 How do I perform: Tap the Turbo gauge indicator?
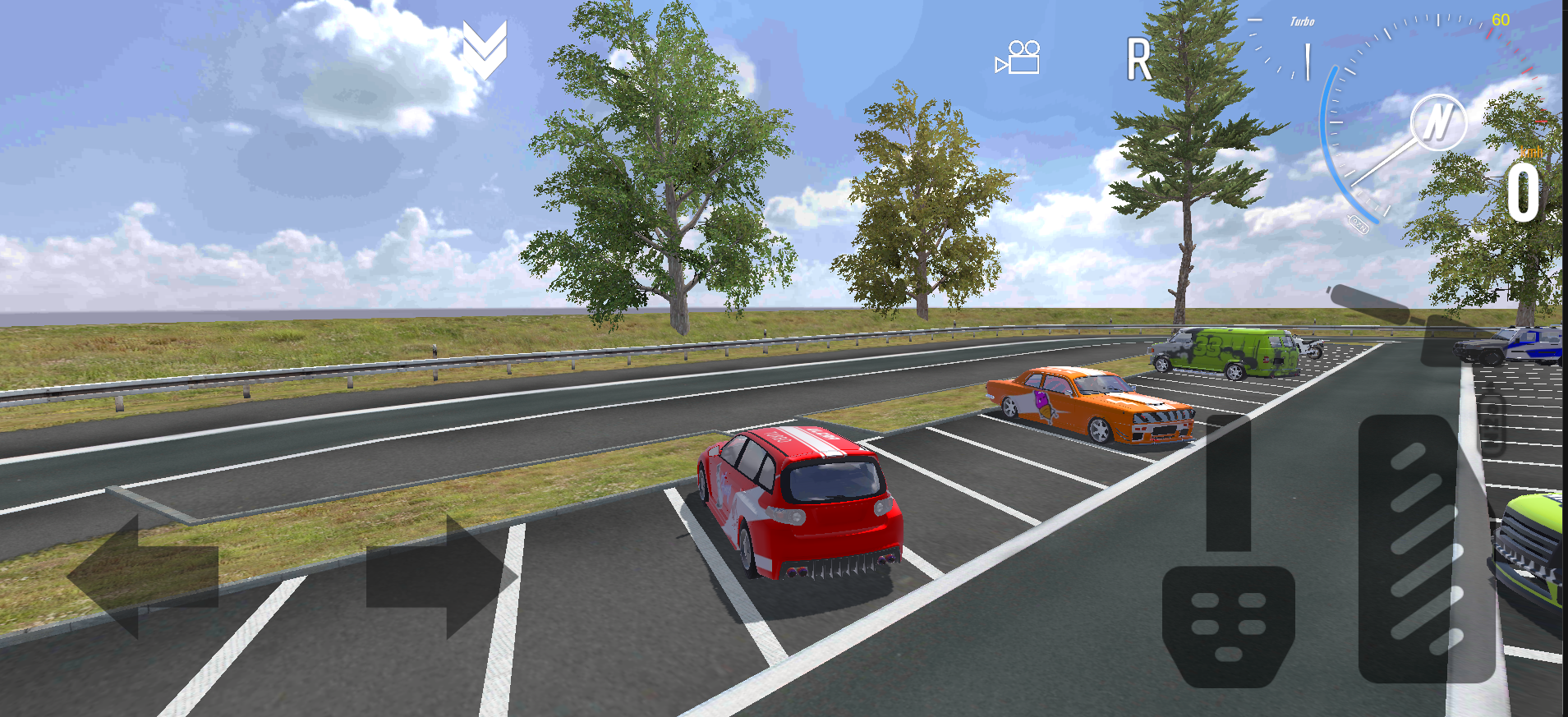click(1302, 22)
